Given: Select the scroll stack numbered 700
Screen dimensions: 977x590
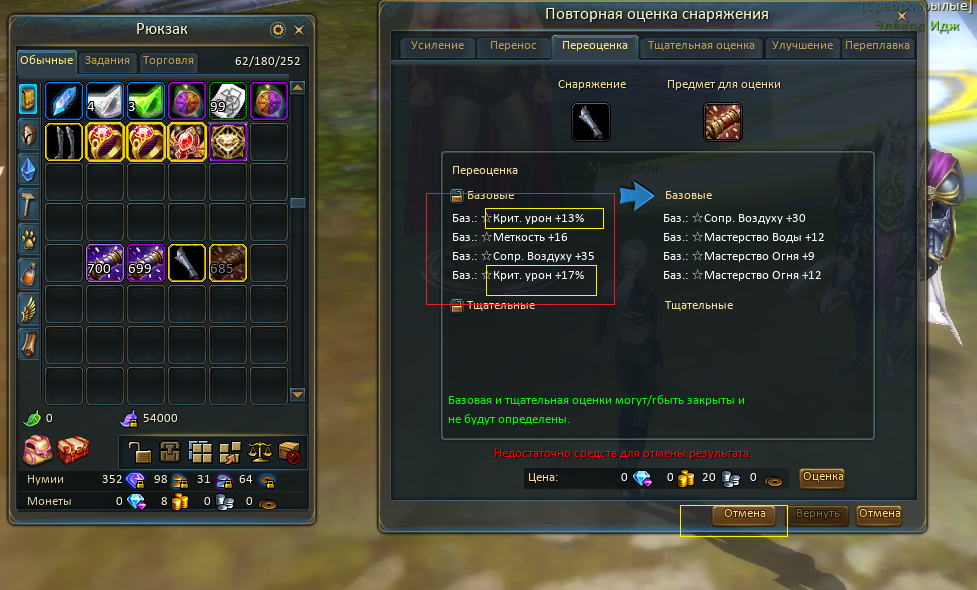Looking at the screenshot, I should (x=106, y=264).
